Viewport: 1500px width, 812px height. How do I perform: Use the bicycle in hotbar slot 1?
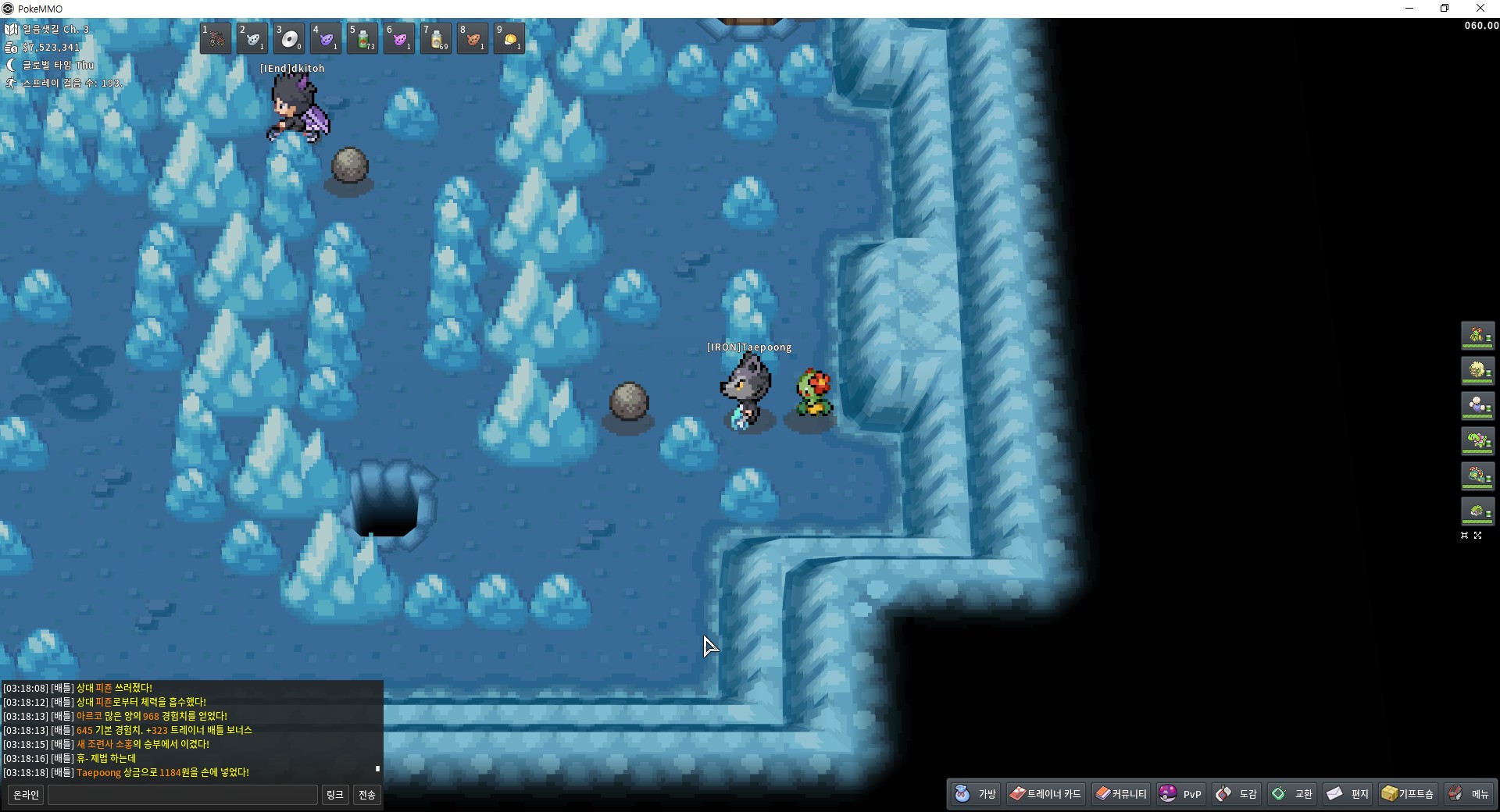216,38
